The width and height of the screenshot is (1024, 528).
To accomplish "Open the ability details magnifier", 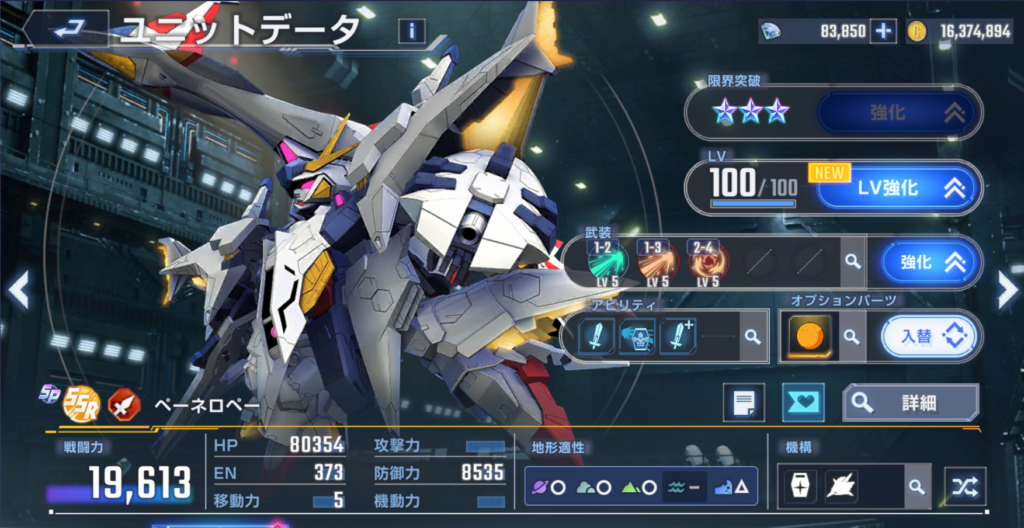I will click(x=753, y=337).
